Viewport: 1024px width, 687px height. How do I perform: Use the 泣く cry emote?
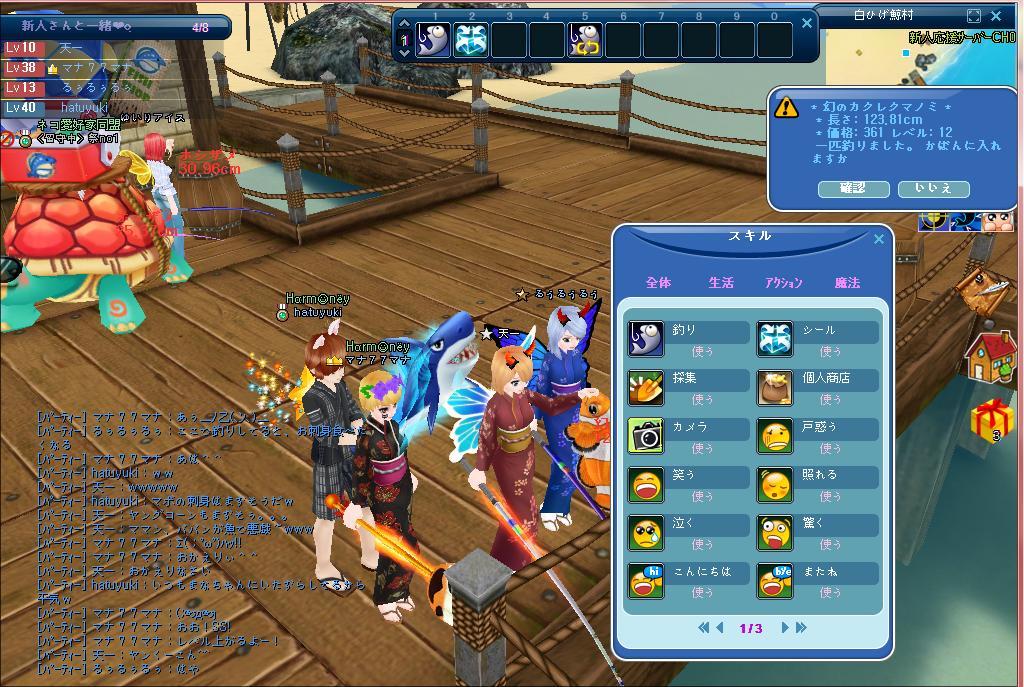coord(646,532)
